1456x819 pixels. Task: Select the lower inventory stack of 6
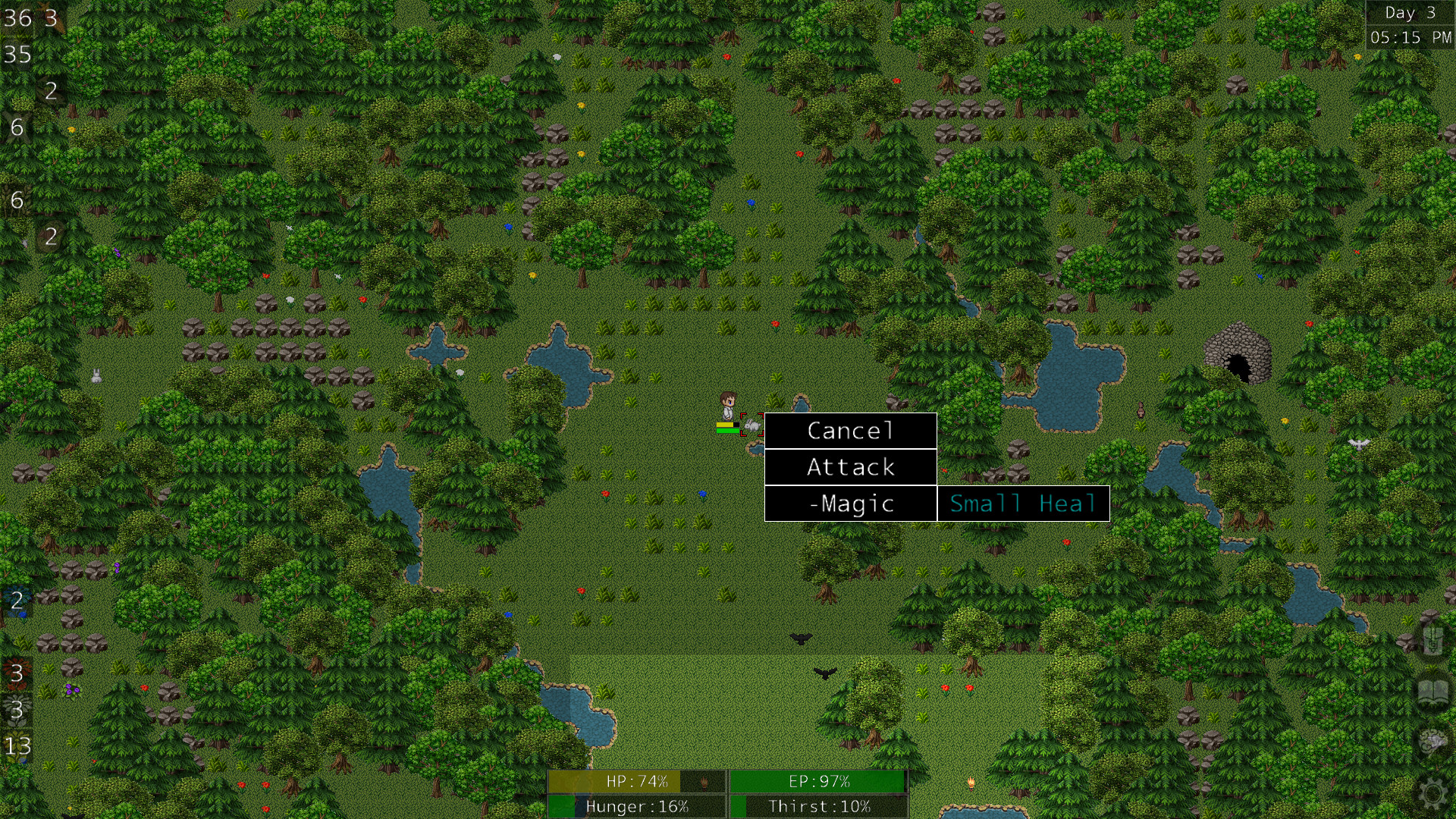coord(17,199)
